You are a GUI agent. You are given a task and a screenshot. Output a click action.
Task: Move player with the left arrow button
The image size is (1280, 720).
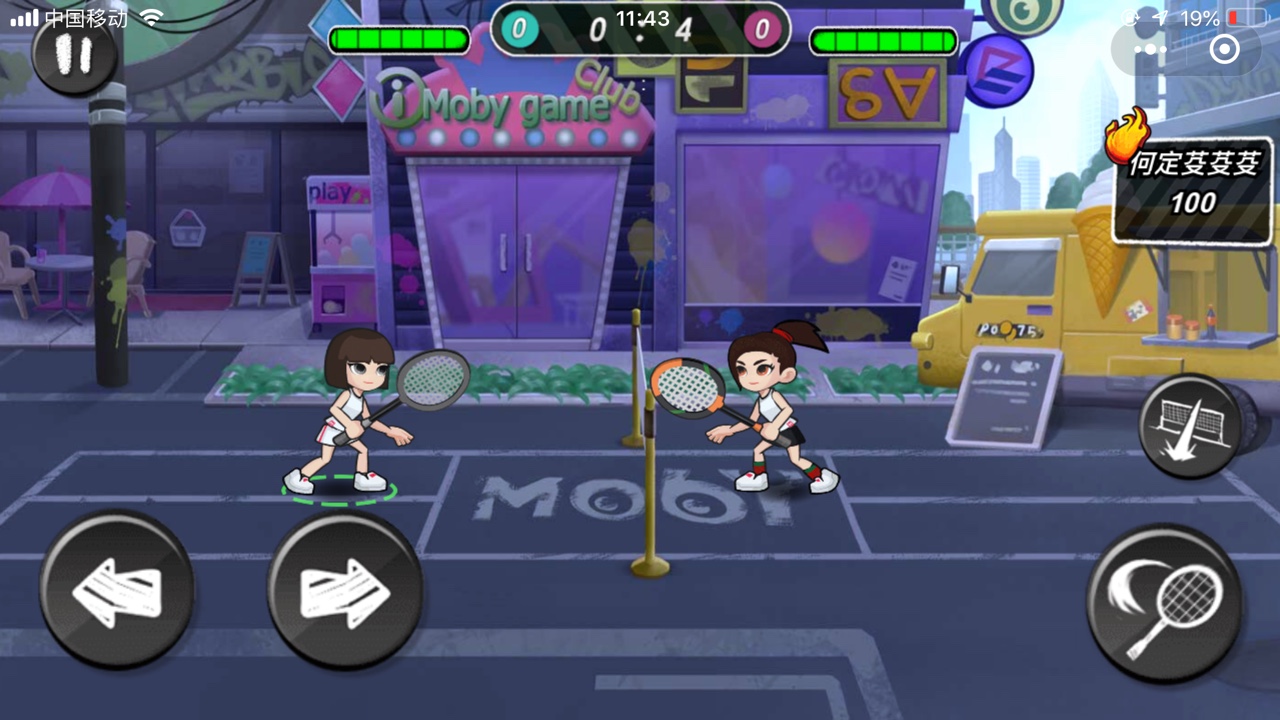point(117,591)
